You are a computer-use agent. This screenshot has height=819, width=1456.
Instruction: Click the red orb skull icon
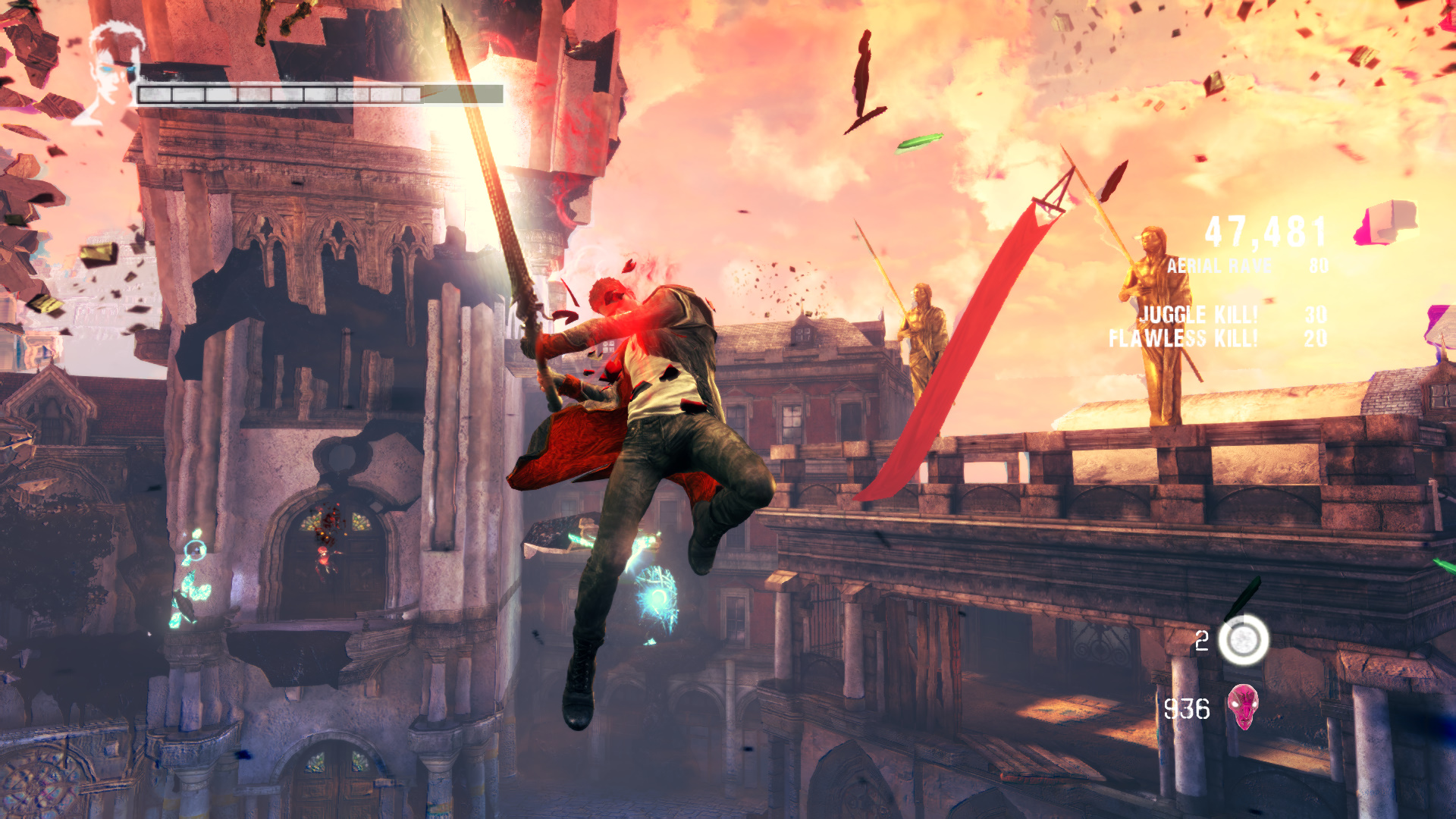(1243, 707)
